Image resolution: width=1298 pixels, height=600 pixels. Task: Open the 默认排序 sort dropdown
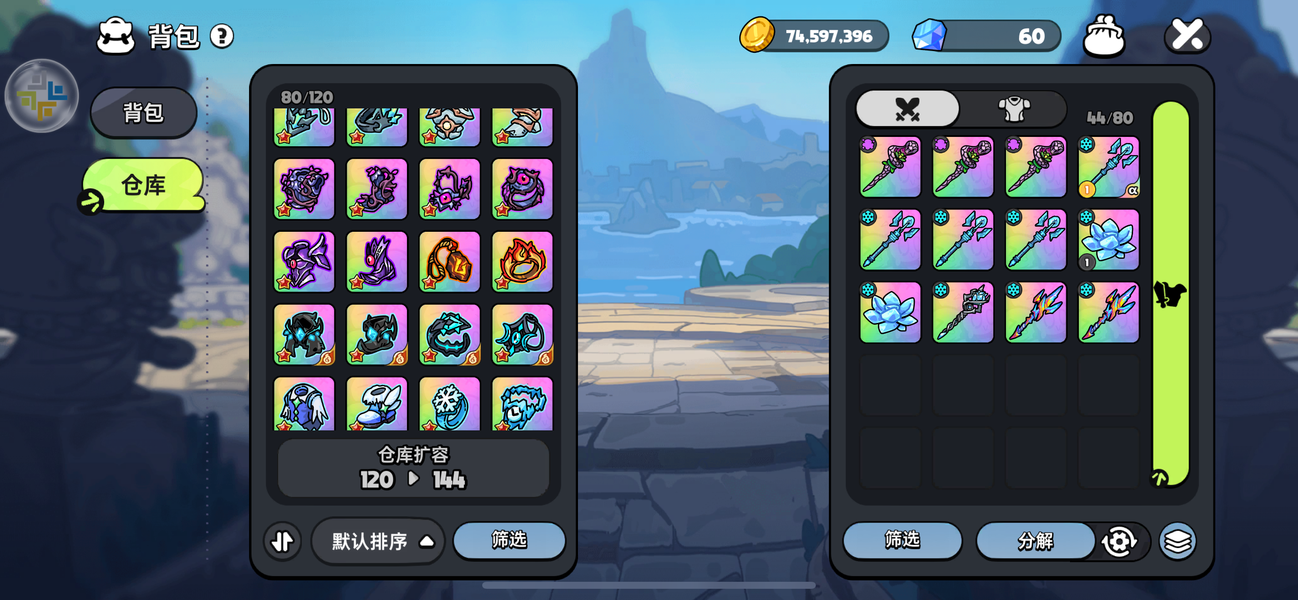click(x=378, y=541)
